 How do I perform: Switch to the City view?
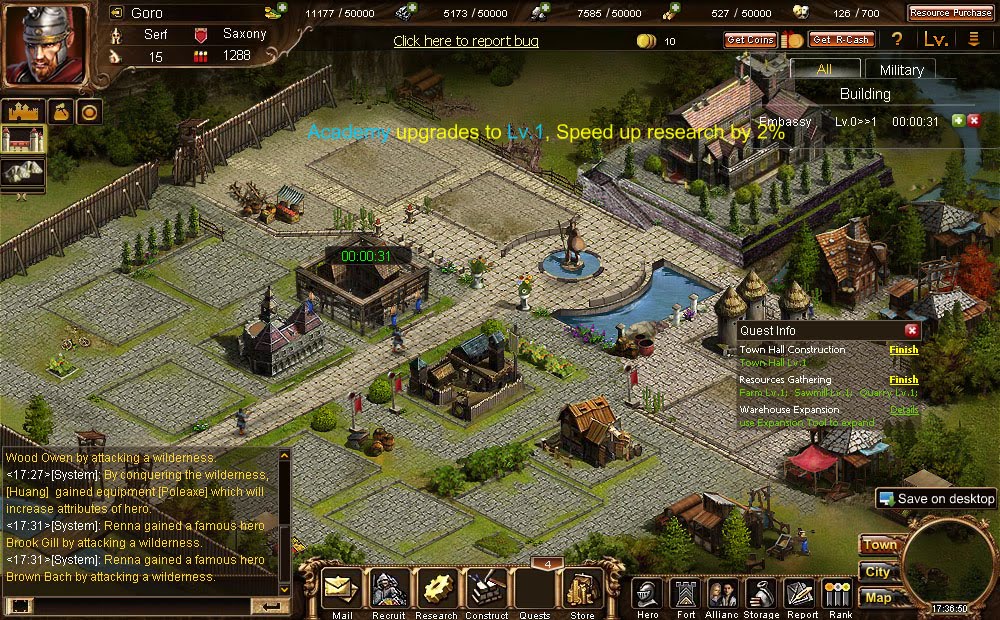(877, 572)
